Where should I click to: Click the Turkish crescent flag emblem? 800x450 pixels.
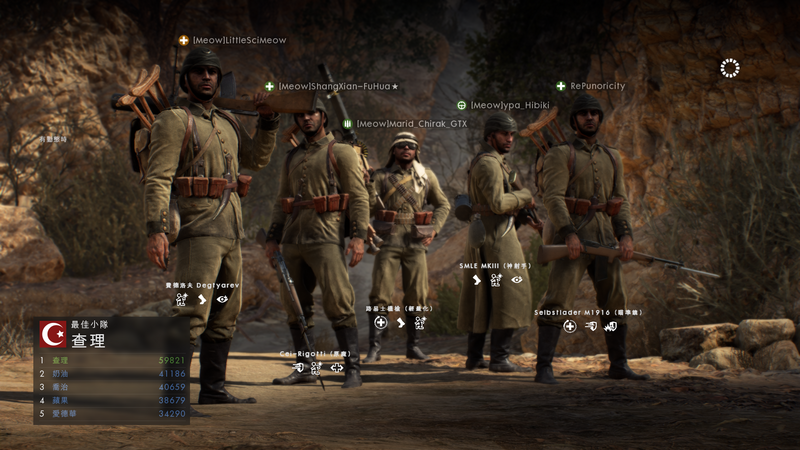pos(52,334)
